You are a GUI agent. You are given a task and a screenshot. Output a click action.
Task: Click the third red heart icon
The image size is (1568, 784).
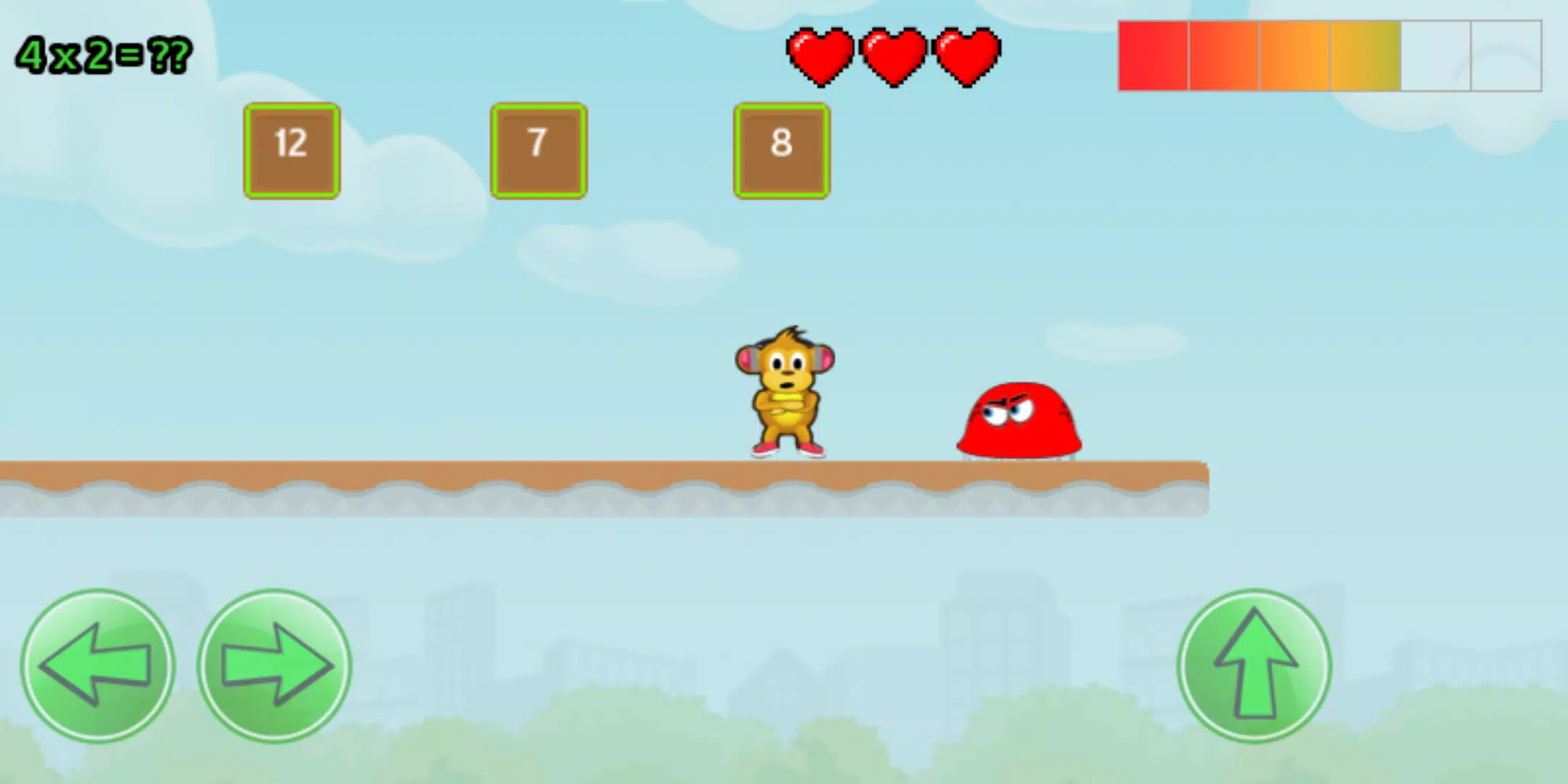click(x=965, y=58)
